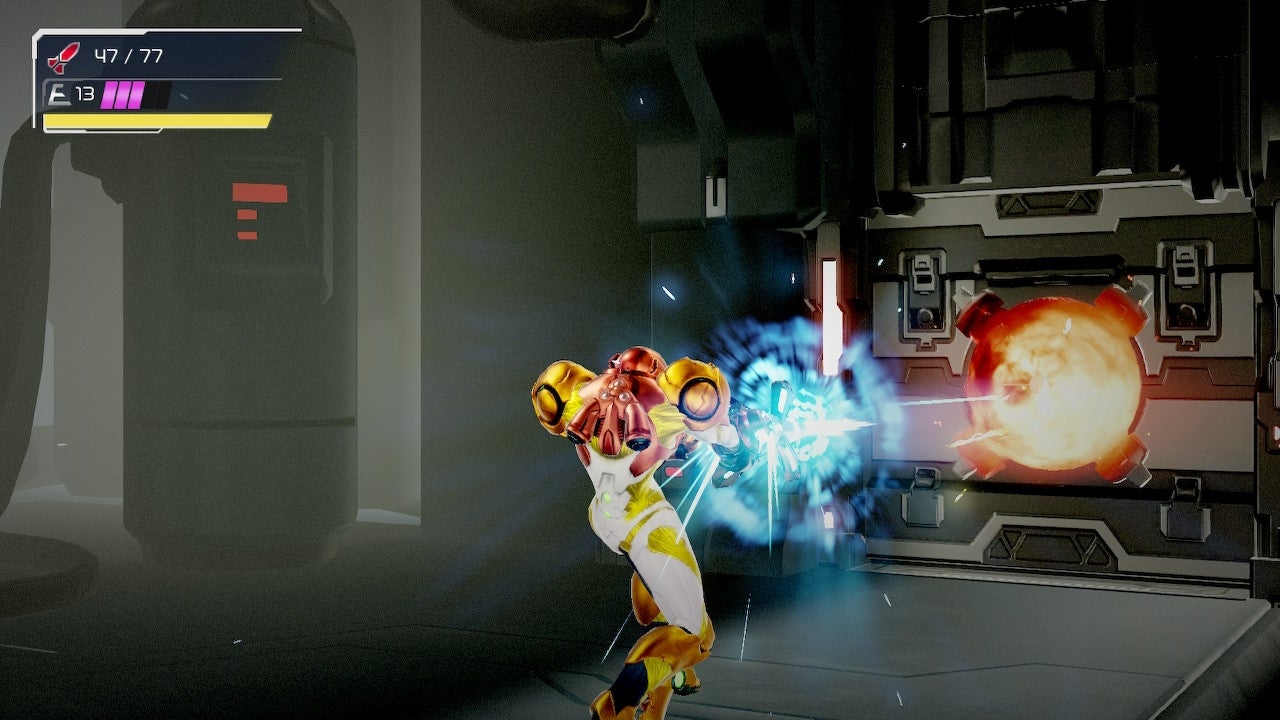This screenshot has width=1280, height=720.
Task: Click the missile count 47 / 77
Action: pos(127,56)
